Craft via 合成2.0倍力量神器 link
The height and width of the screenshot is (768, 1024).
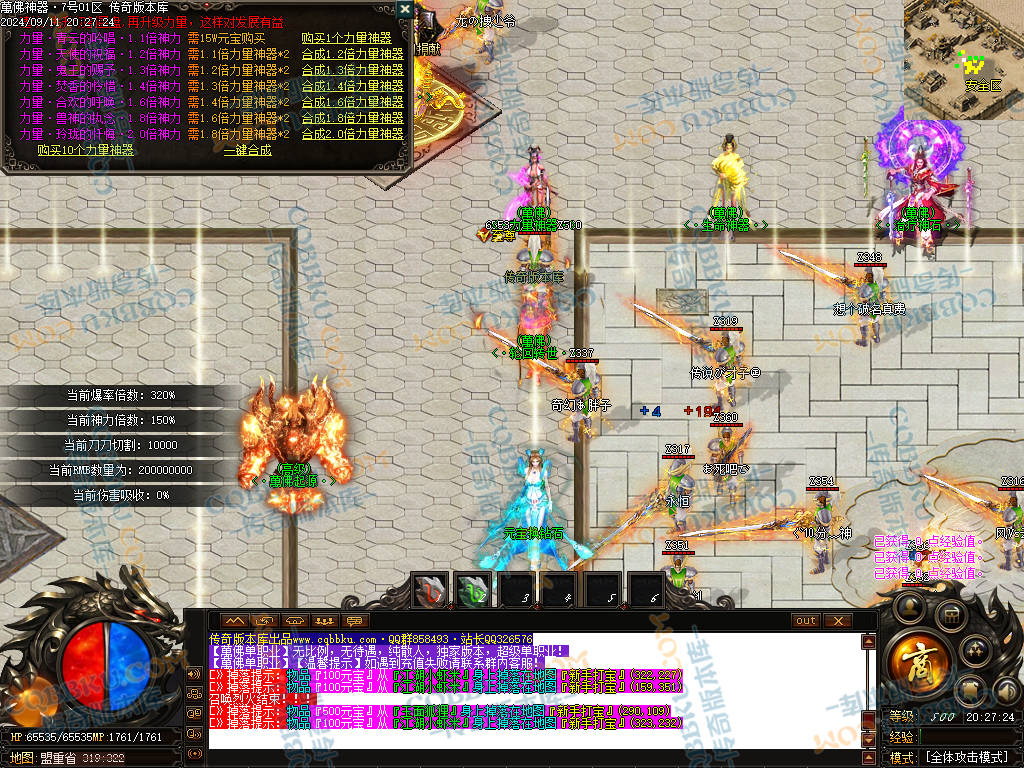click(352, 134)
